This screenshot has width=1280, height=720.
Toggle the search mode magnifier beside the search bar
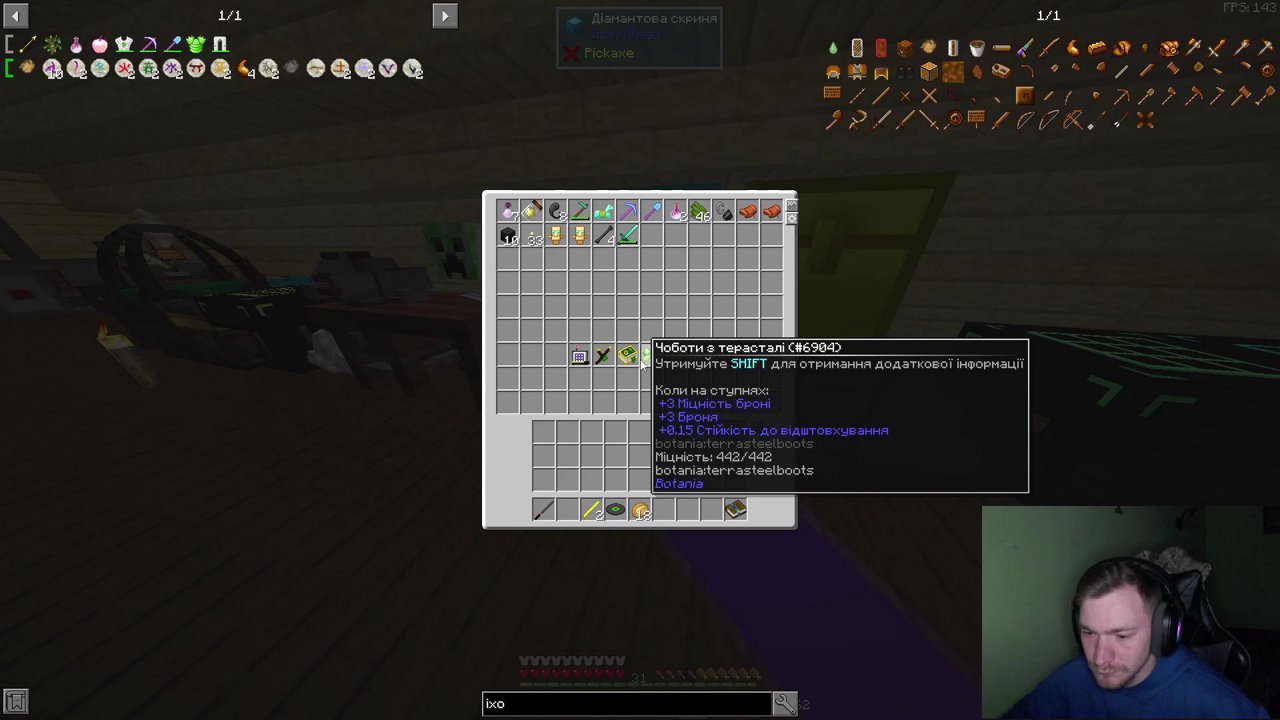tap(785, 703)
